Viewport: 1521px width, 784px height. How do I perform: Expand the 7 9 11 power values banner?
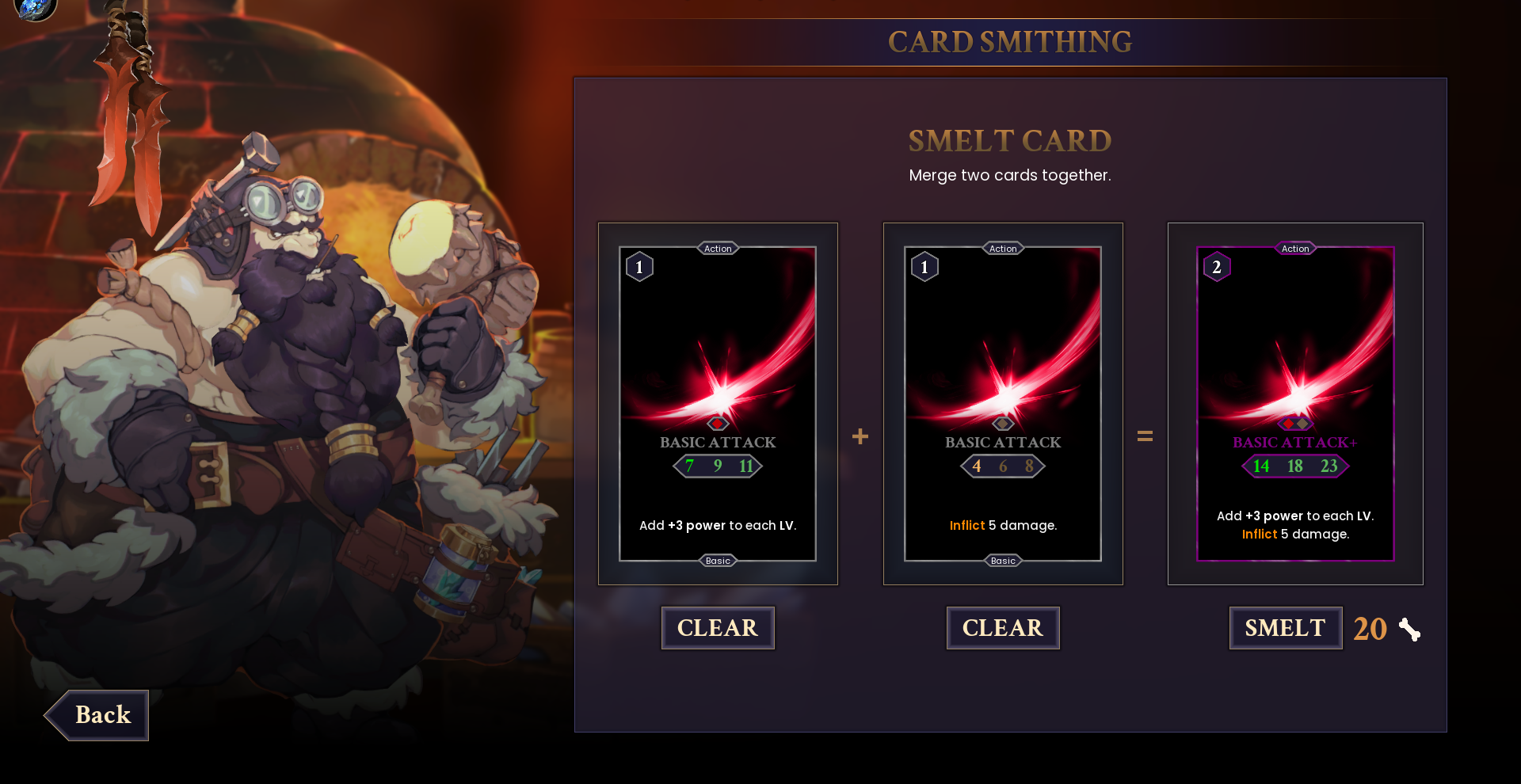(716, 466)
